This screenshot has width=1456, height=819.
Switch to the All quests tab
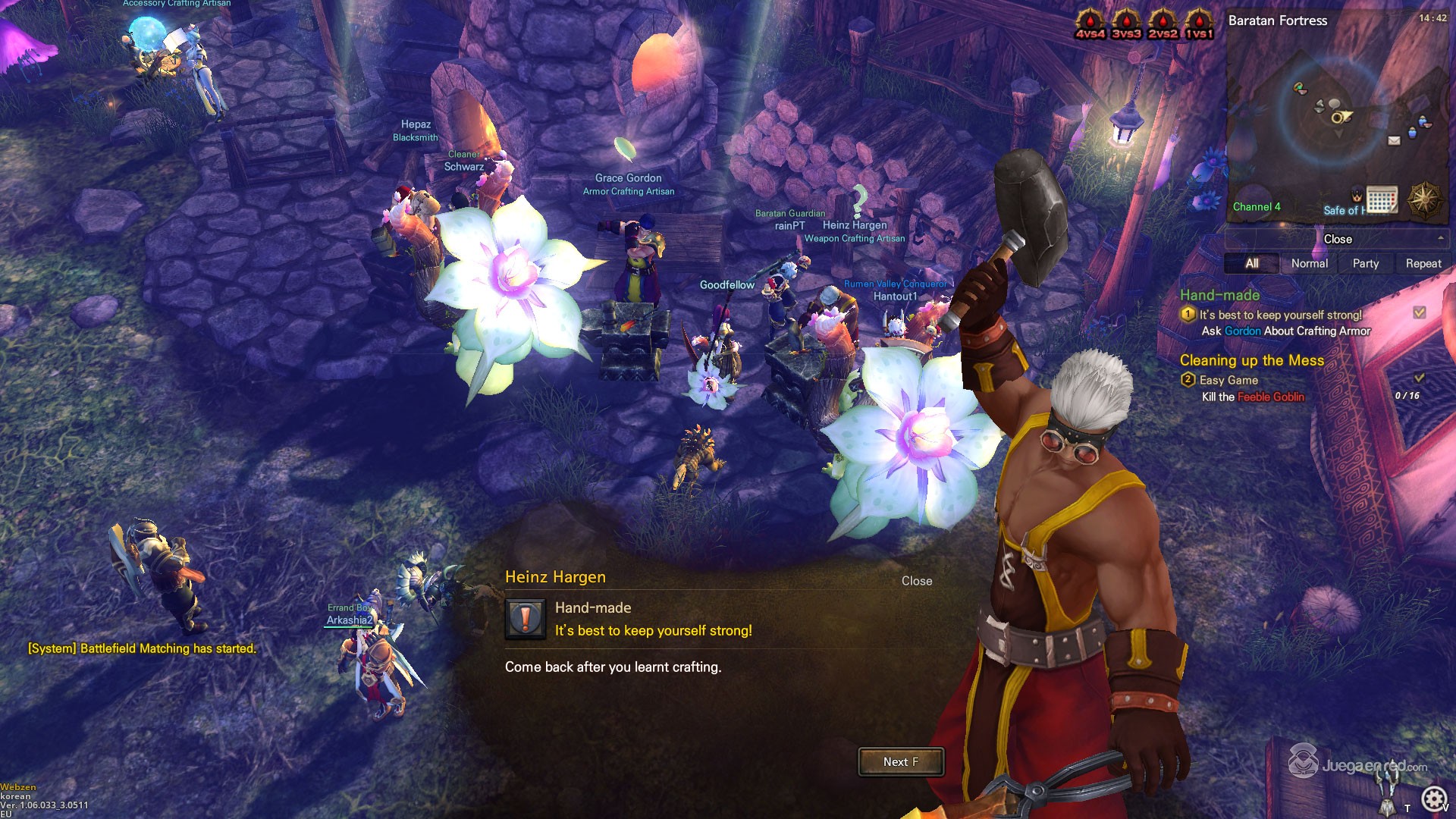point(1252,263)
